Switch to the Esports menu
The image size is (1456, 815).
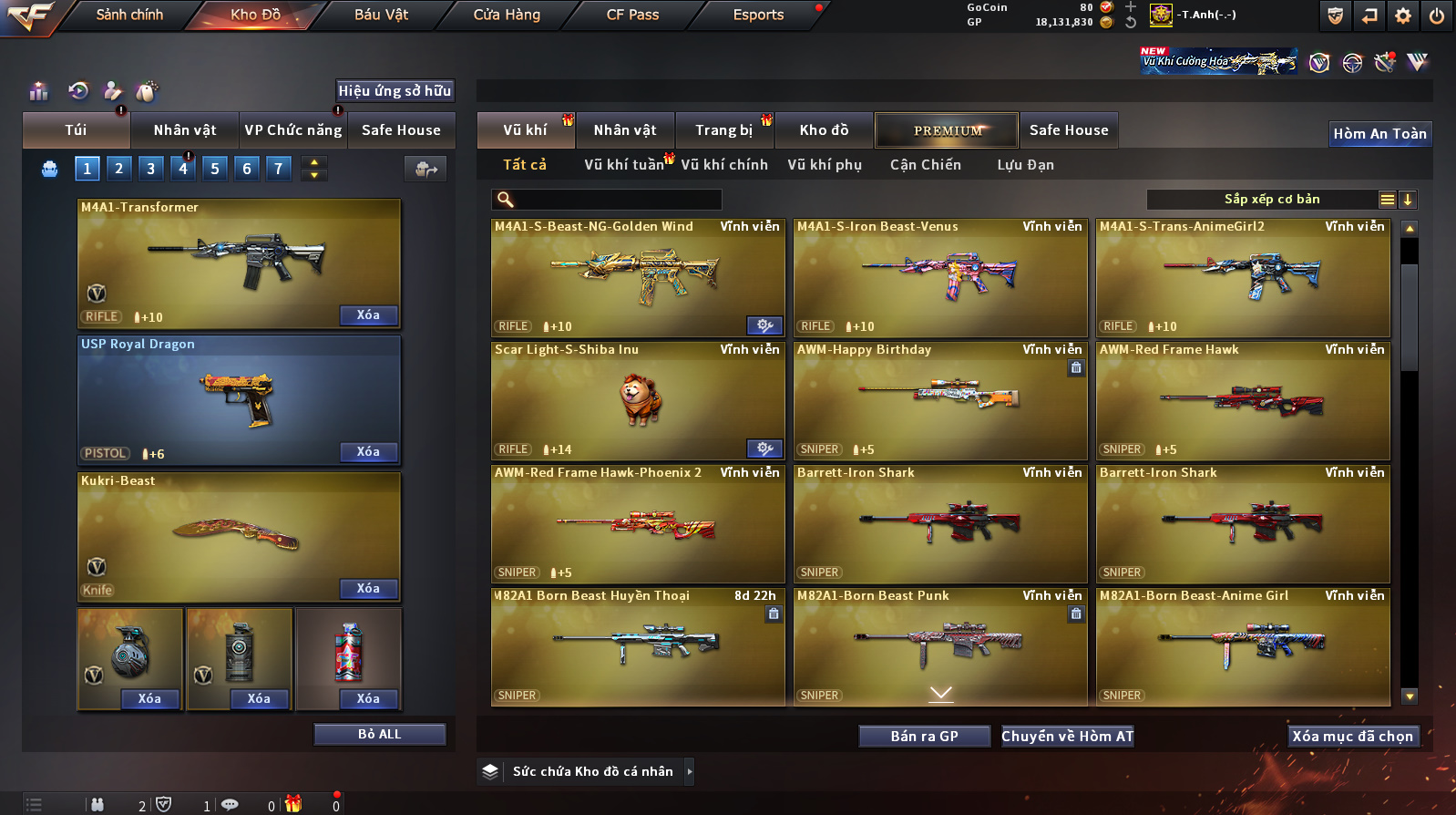pyautogui.click(x=758, y=15)
